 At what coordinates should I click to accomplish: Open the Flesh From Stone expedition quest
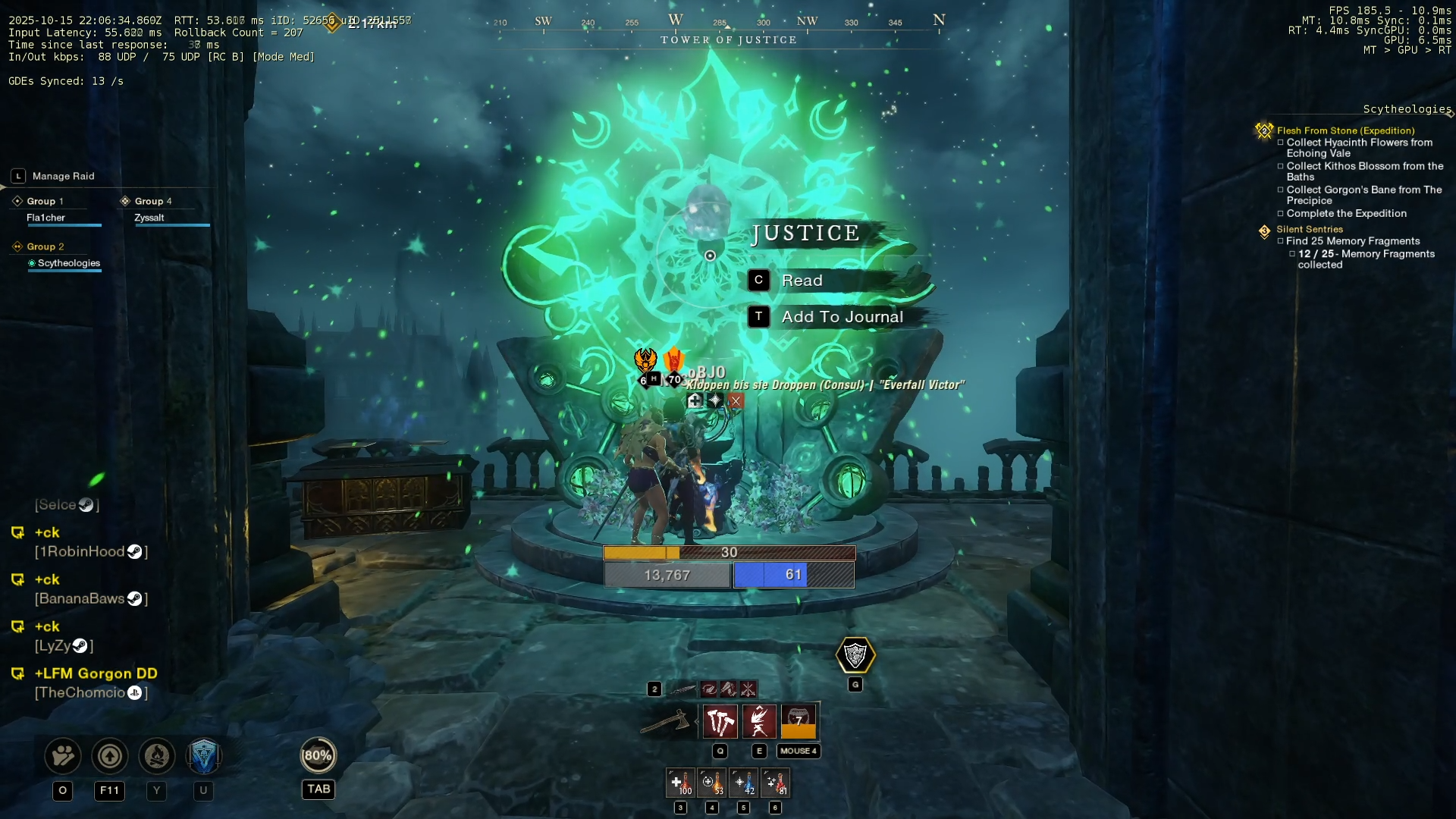point(1345,130)
